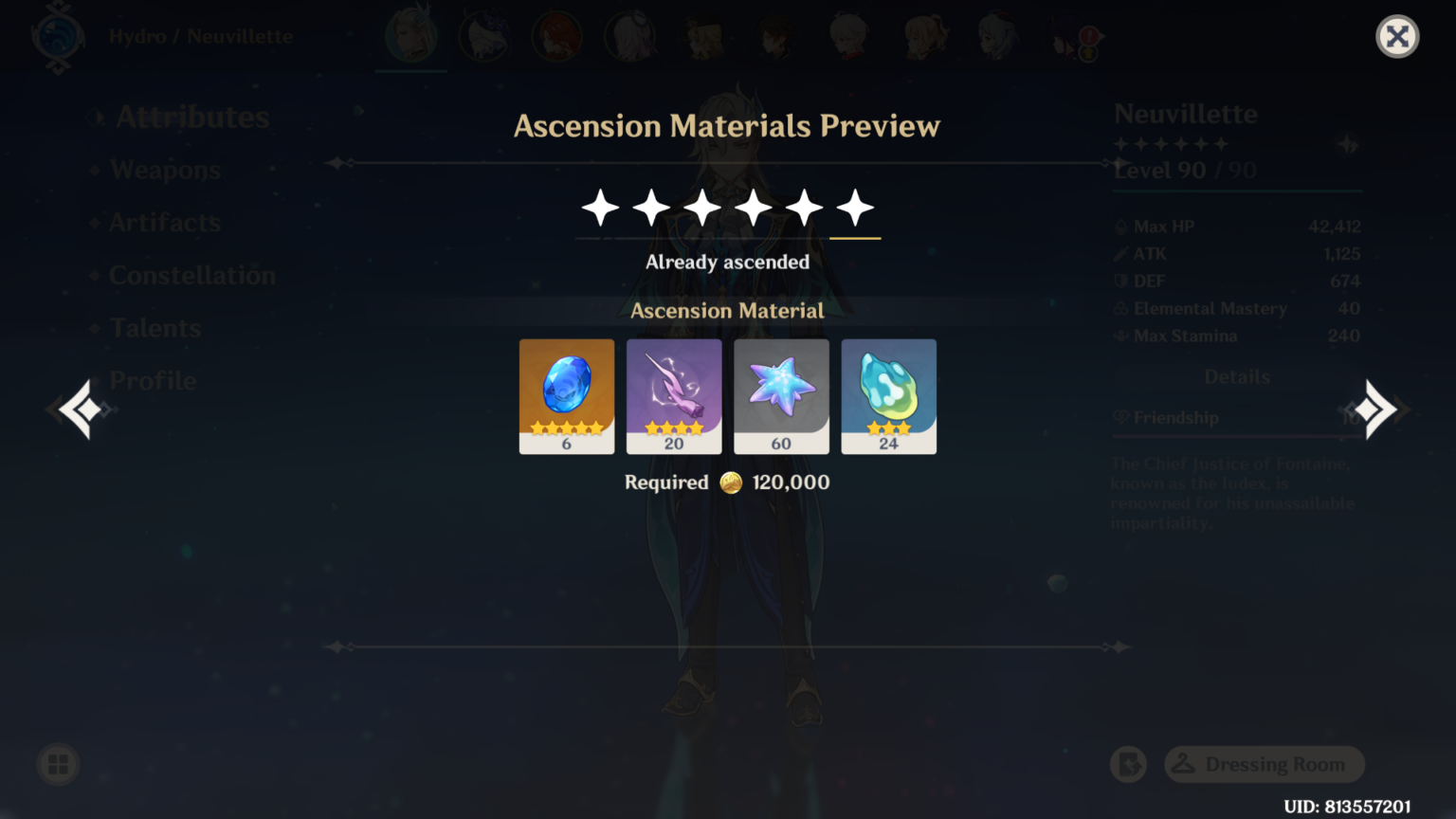This screenshot has height=819, width=1456.
Task: Inspect the Brilliant Diamond Gemstone material card
Action: point(566,395)
